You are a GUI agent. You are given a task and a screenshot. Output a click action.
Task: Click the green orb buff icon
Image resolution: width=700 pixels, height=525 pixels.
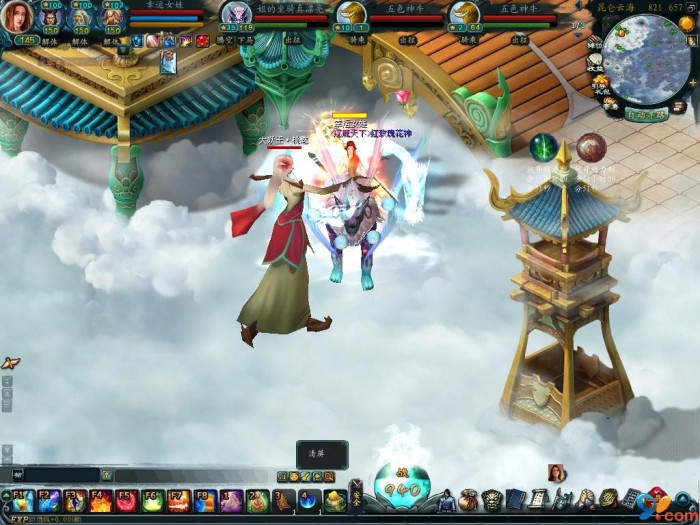tap(543, 147)
